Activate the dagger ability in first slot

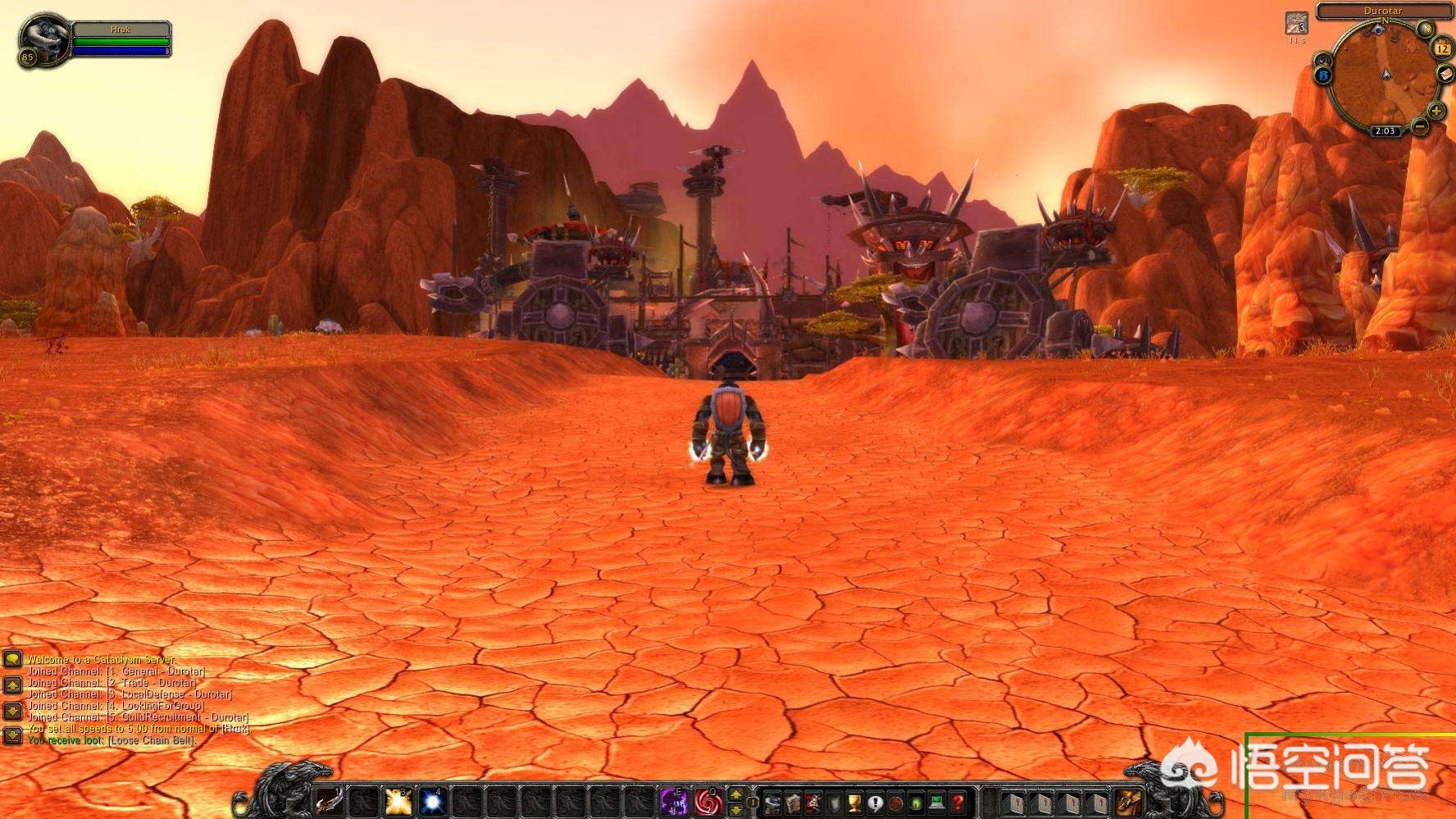[331, 801]
